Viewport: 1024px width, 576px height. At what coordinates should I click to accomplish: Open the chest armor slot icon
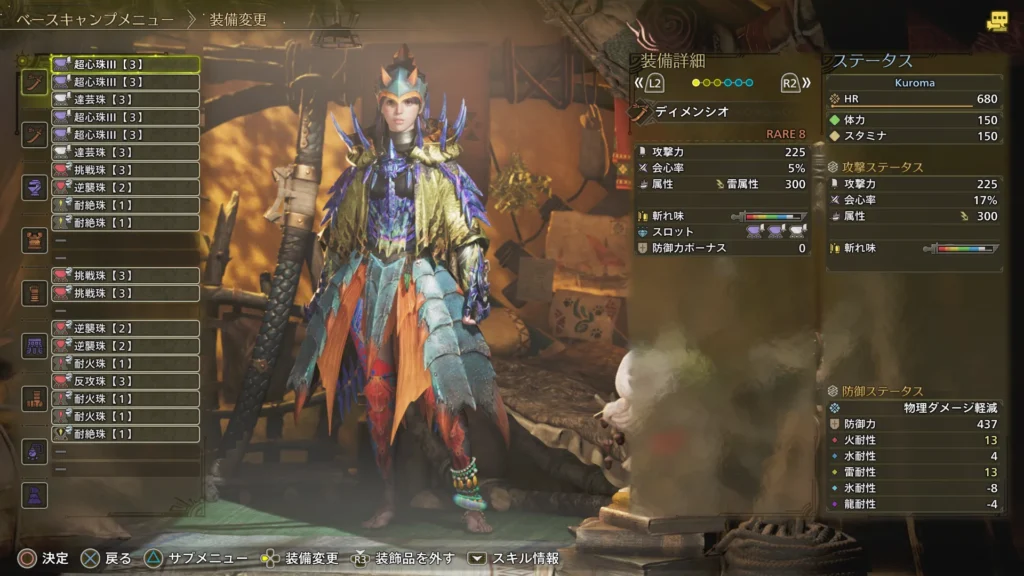tap(35, 240)
